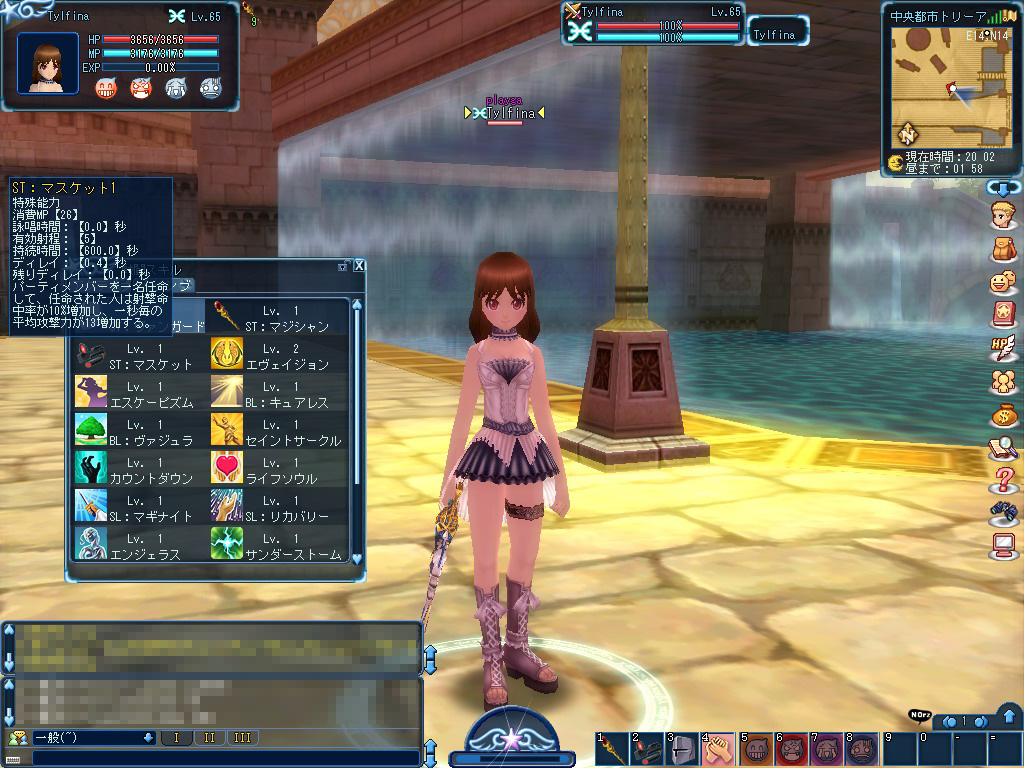Select the ライフソウル heart skill
This screenshot has height=768, width=1024.
227,468
